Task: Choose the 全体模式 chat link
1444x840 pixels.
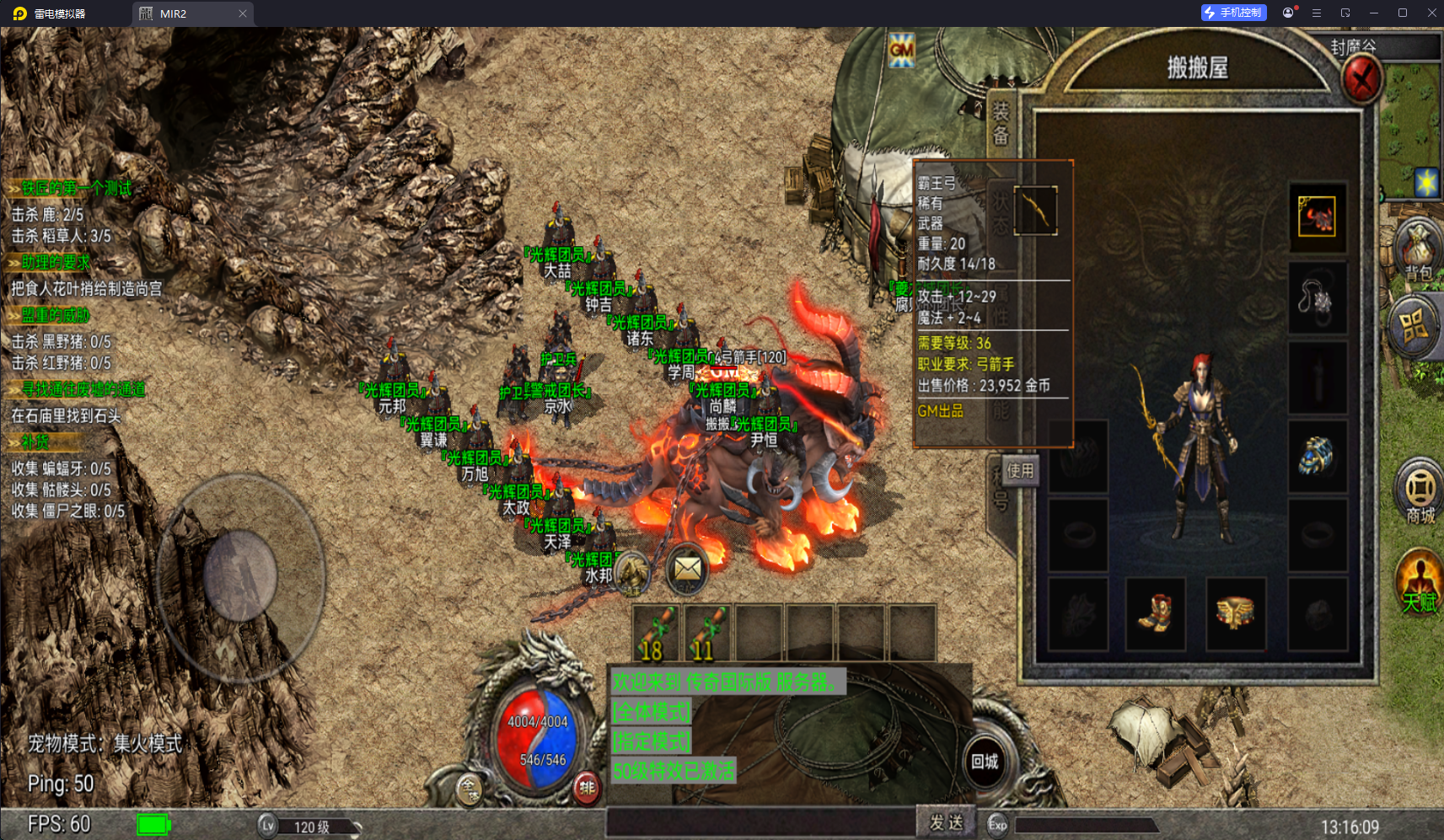Action: 651,712
